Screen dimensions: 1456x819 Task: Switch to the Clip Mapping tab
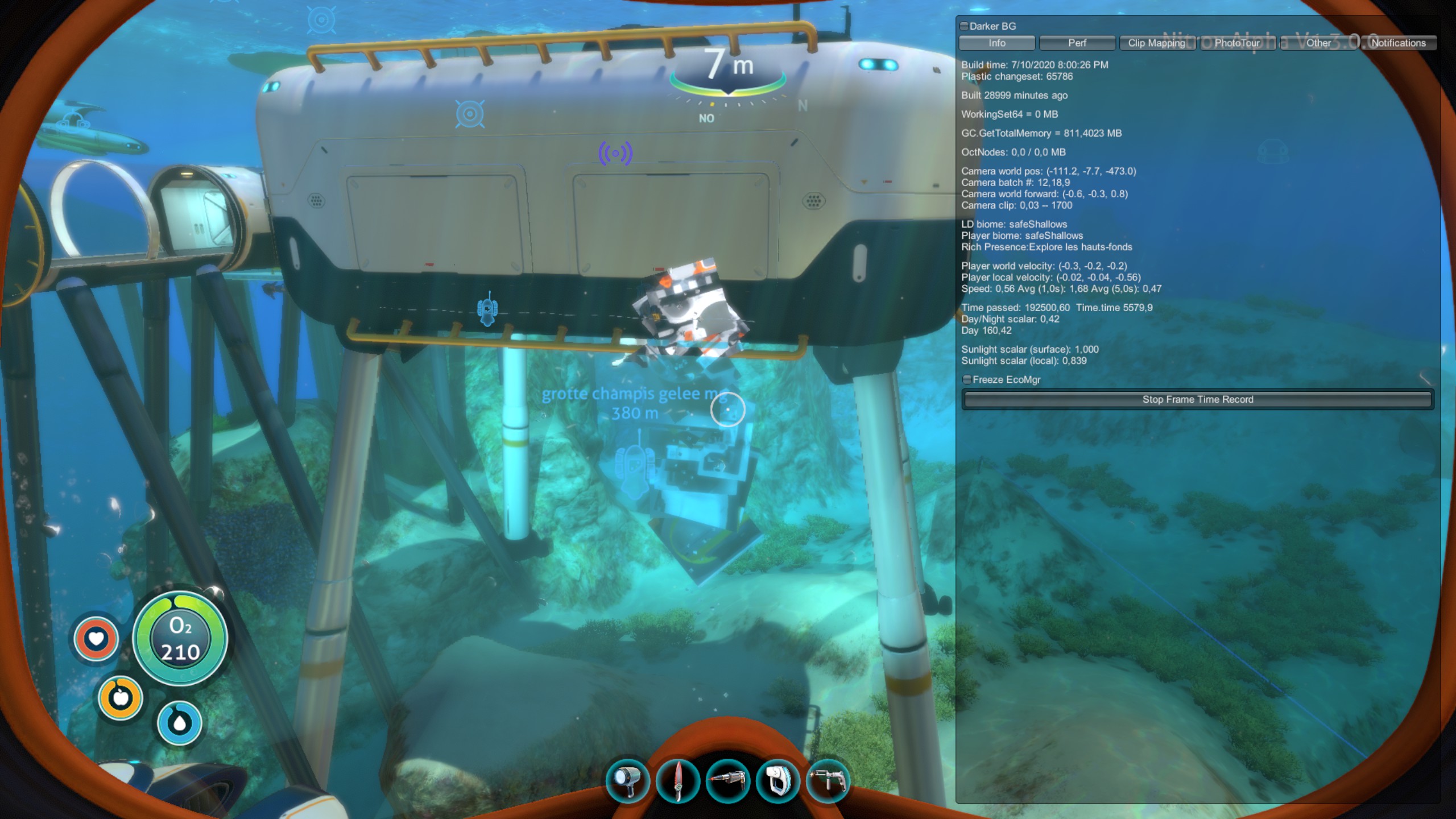tap(1157, 43)
